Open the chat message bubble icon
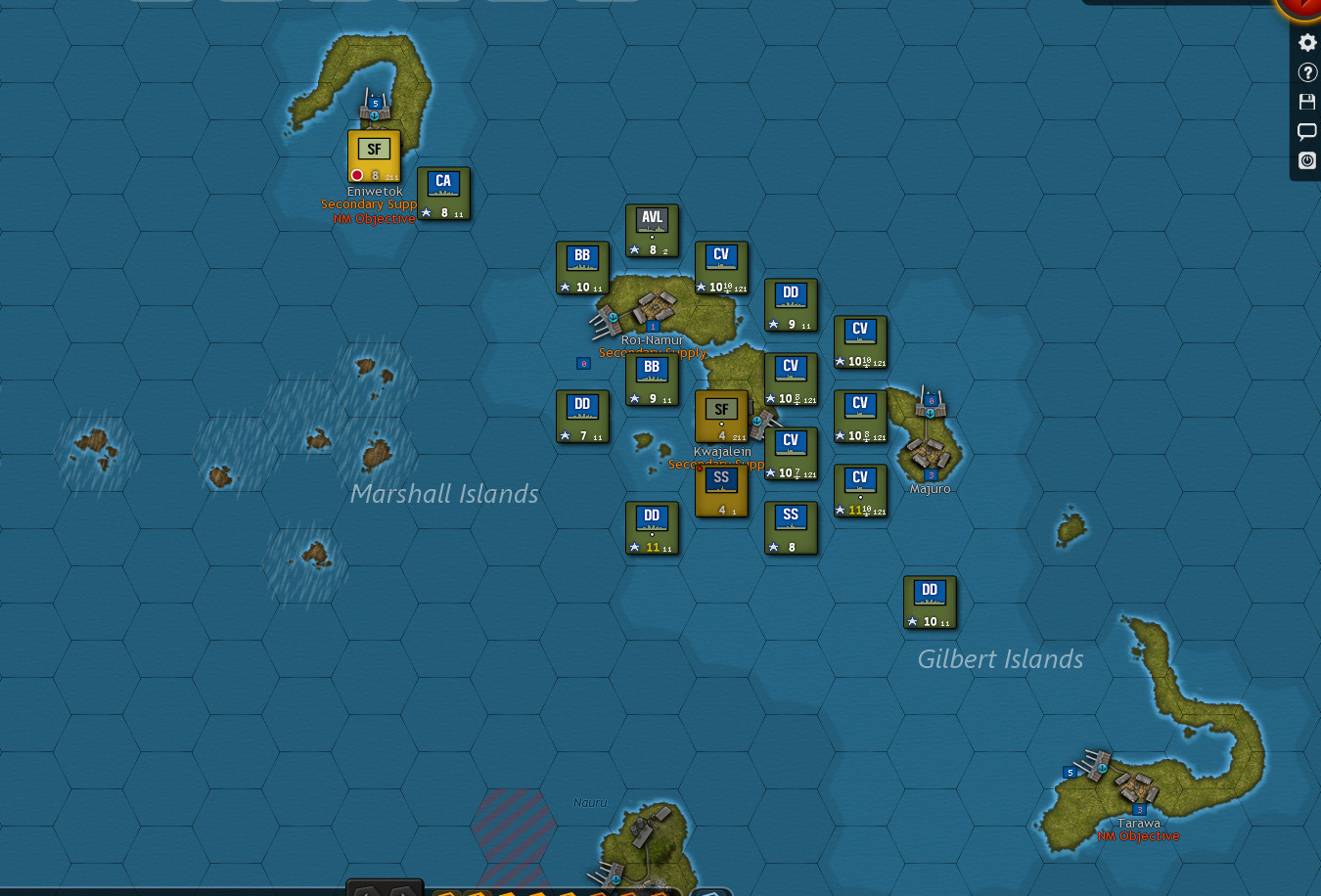 [1306, 131]
